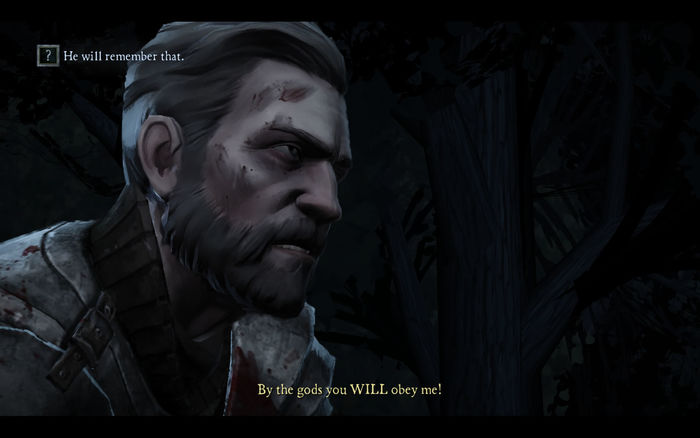
Task: Click the question mark notification icon
Action: point(46,56)
